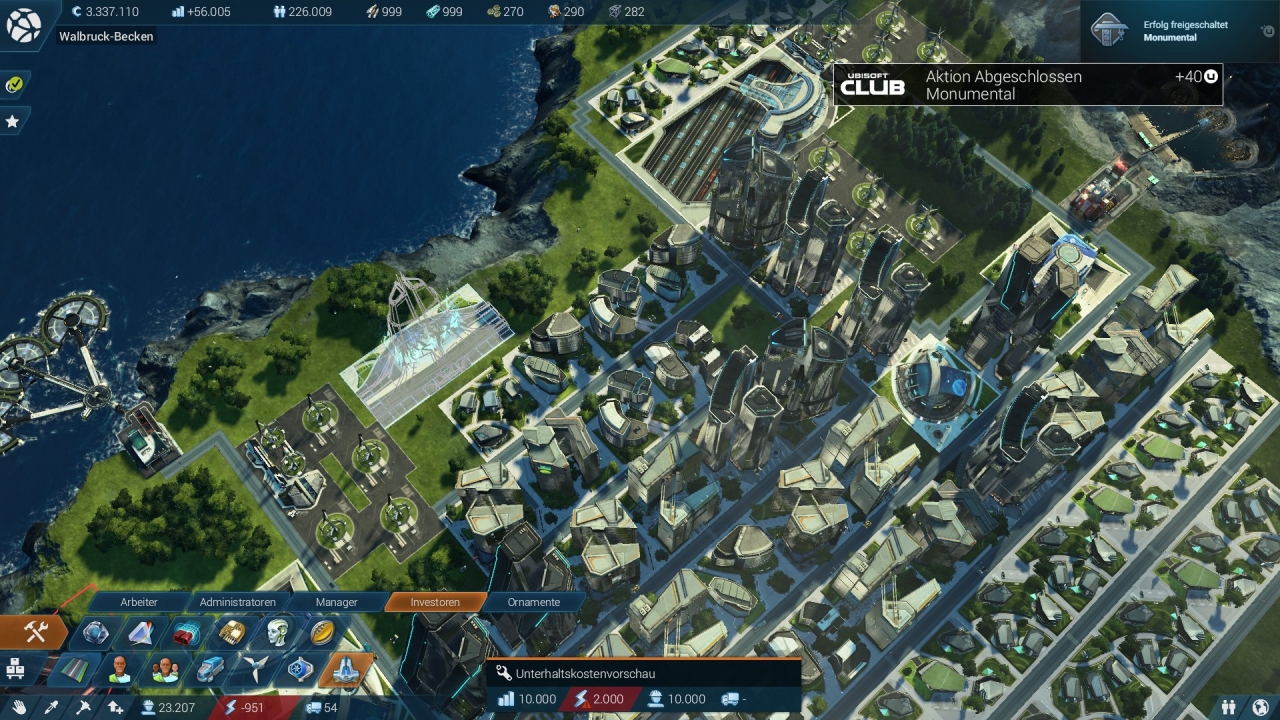Open the star favorites side button
The height and width of the screenshot is (720, 1280).
pyautogui.click(x=13, y=121)
